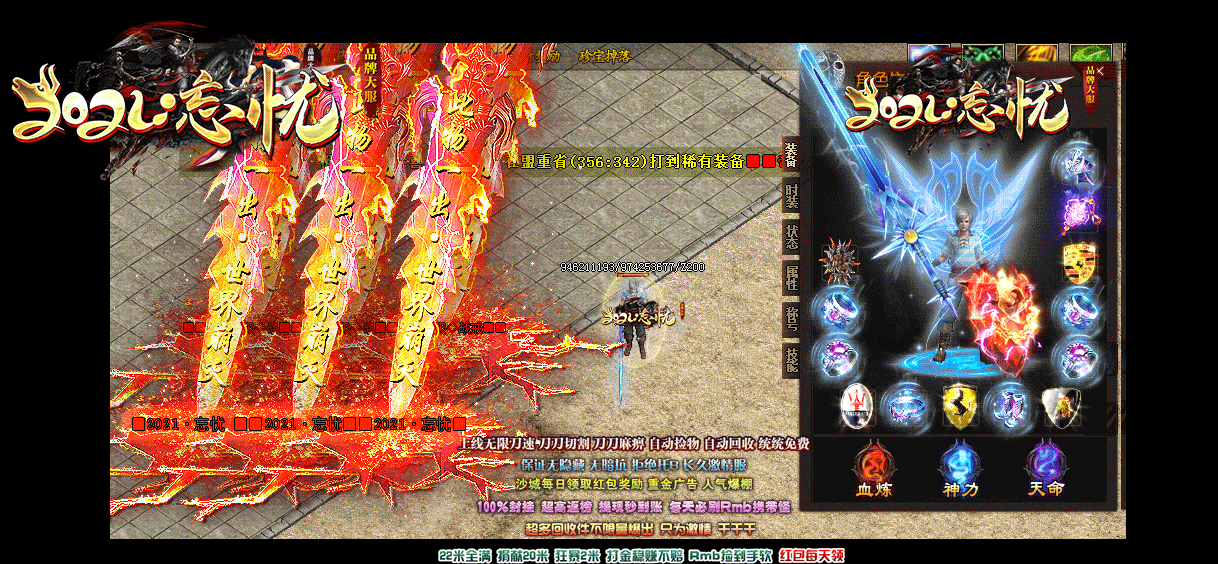Select the yellow Ferrari horse emblem slot

coord(960,406)
